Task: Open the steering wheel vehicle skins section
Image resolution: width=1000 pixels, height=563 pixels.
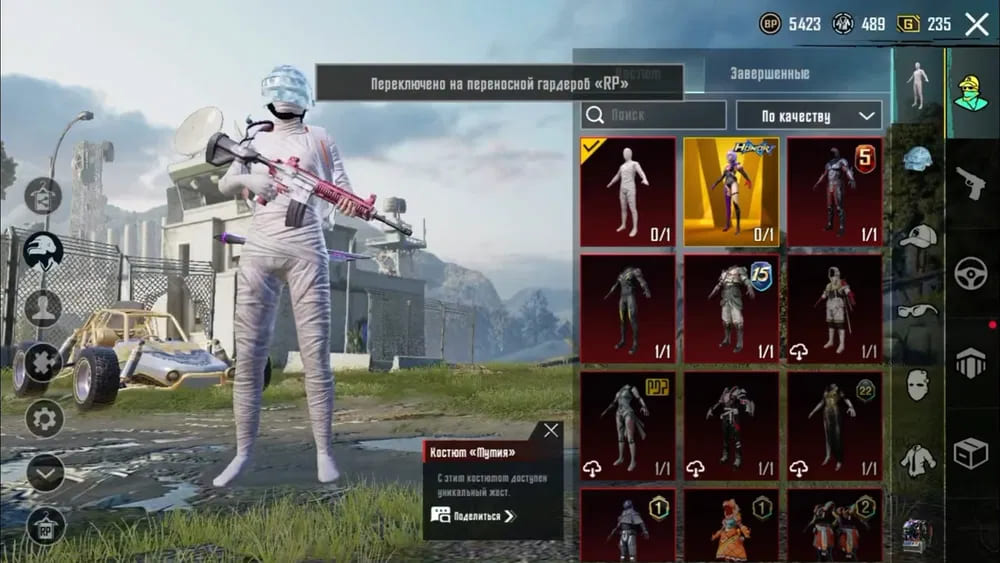Action: pyautogui.click(x=970, y=274)
